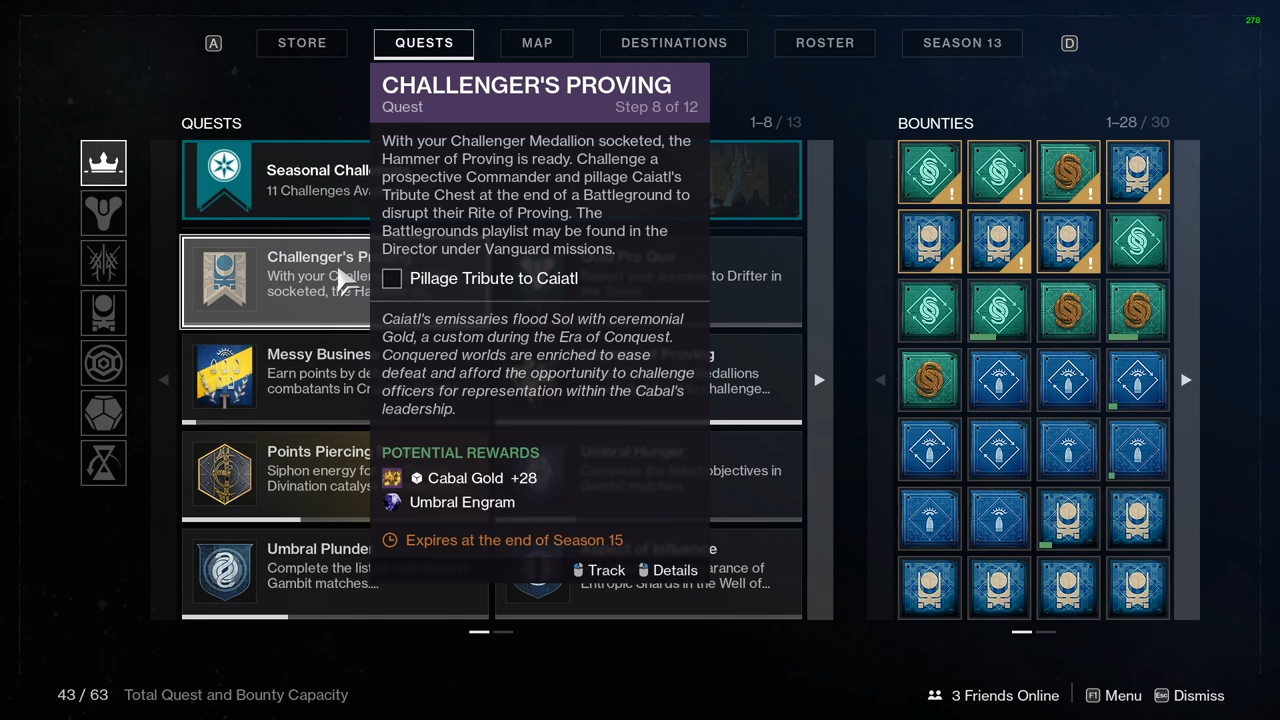Open the Season 13 tab

coord(962,43)
